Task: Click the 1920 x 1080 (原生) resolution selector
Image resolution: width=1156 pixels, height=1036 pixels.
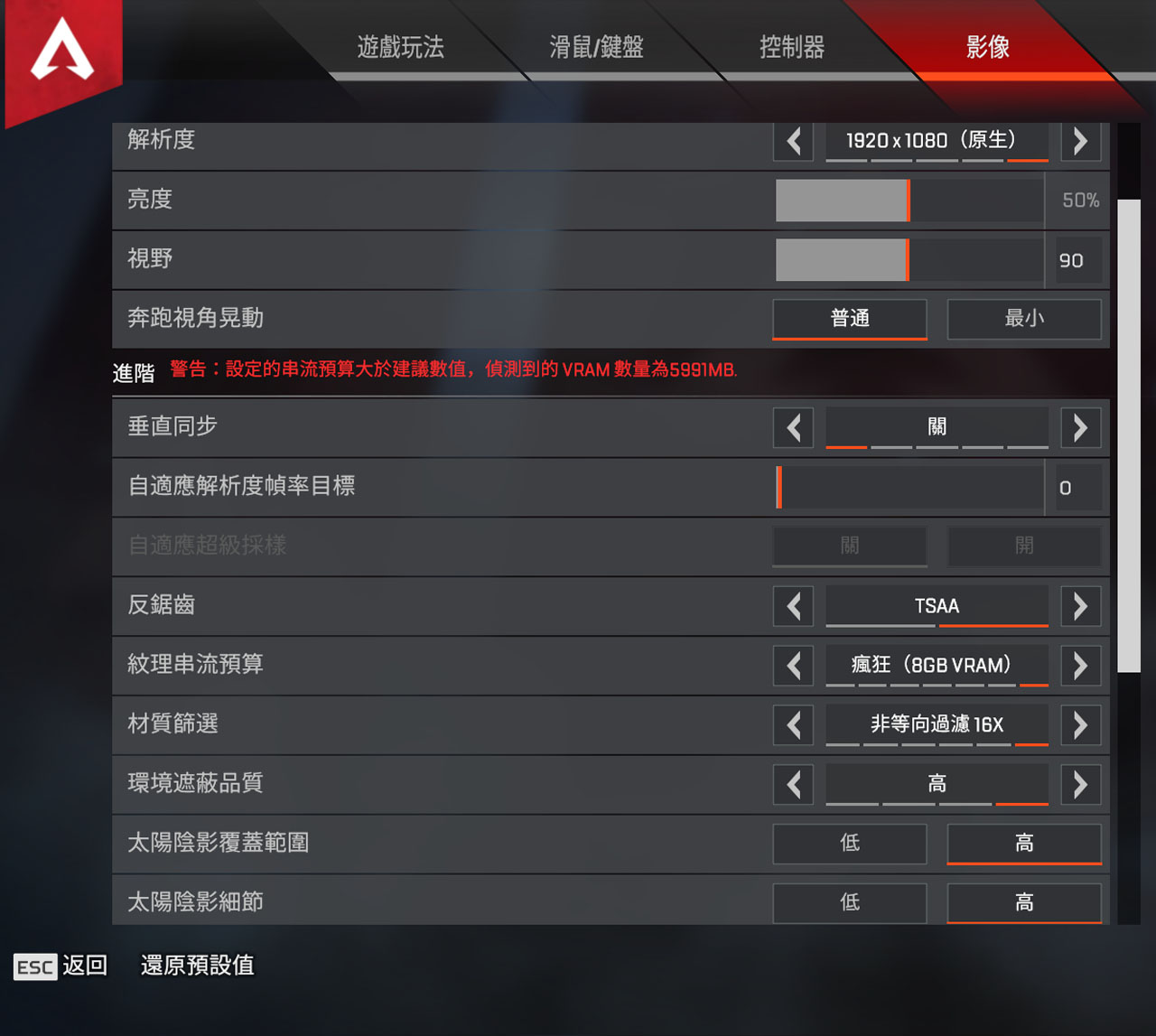Action: (x=937, y=141)
